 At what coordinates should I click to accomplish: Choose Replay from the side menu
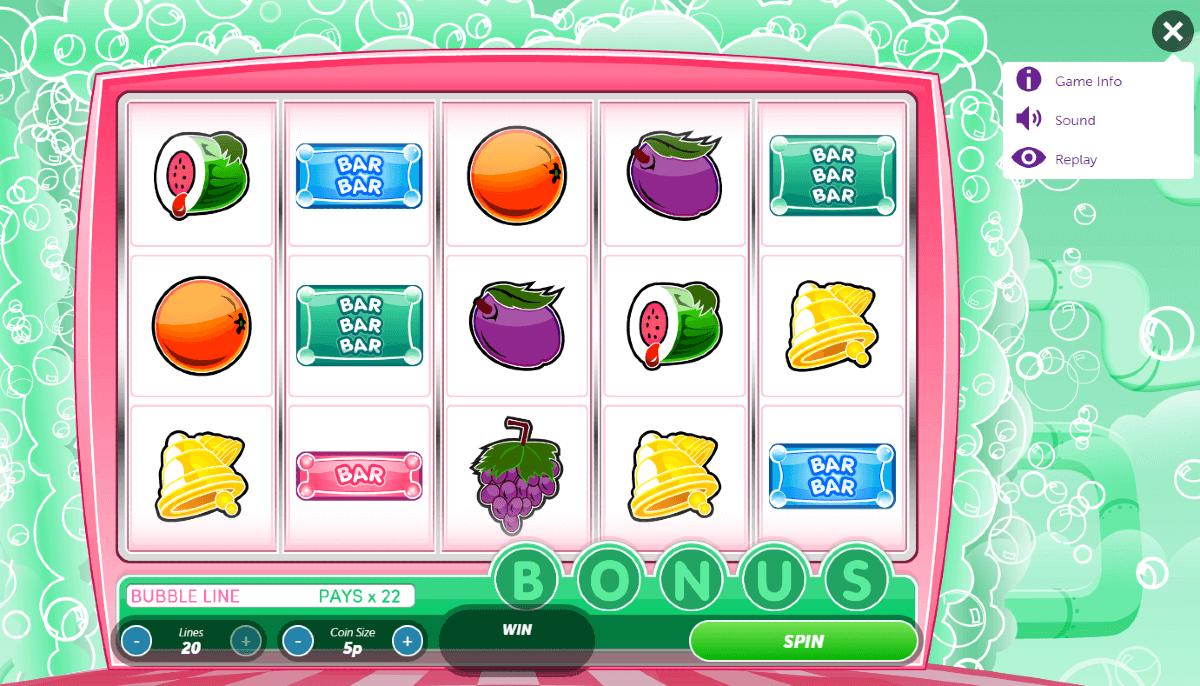click(1075, 159)
